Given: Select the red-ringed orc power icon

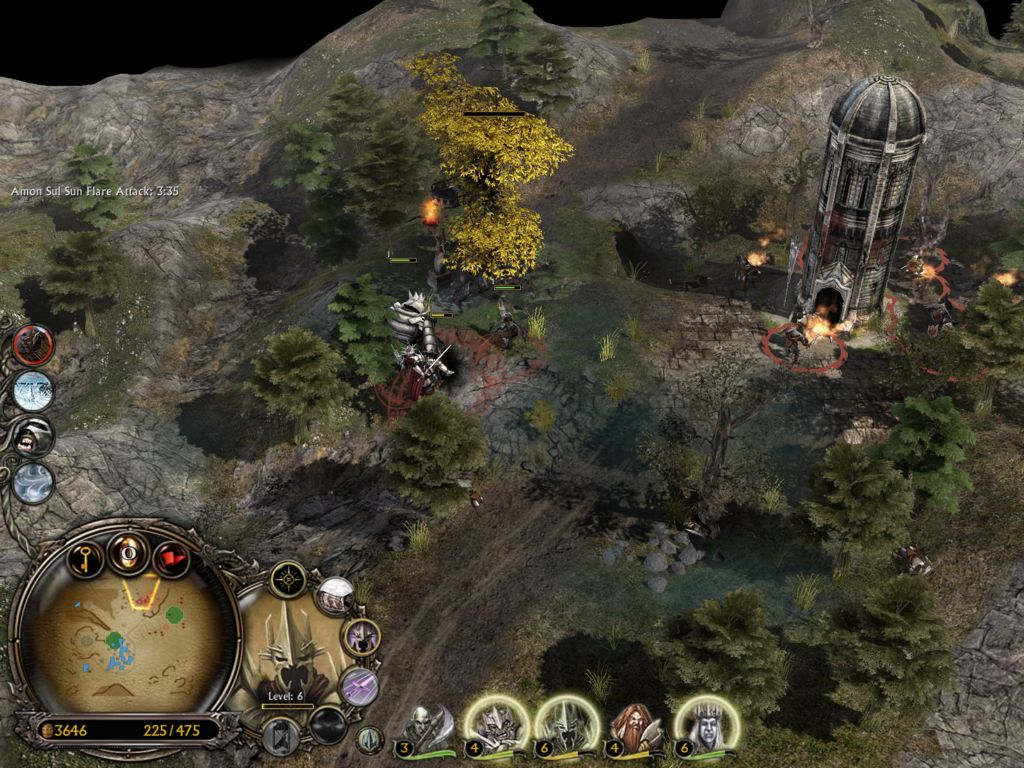Looking at the screenshot, I should (x=33, y=345).
